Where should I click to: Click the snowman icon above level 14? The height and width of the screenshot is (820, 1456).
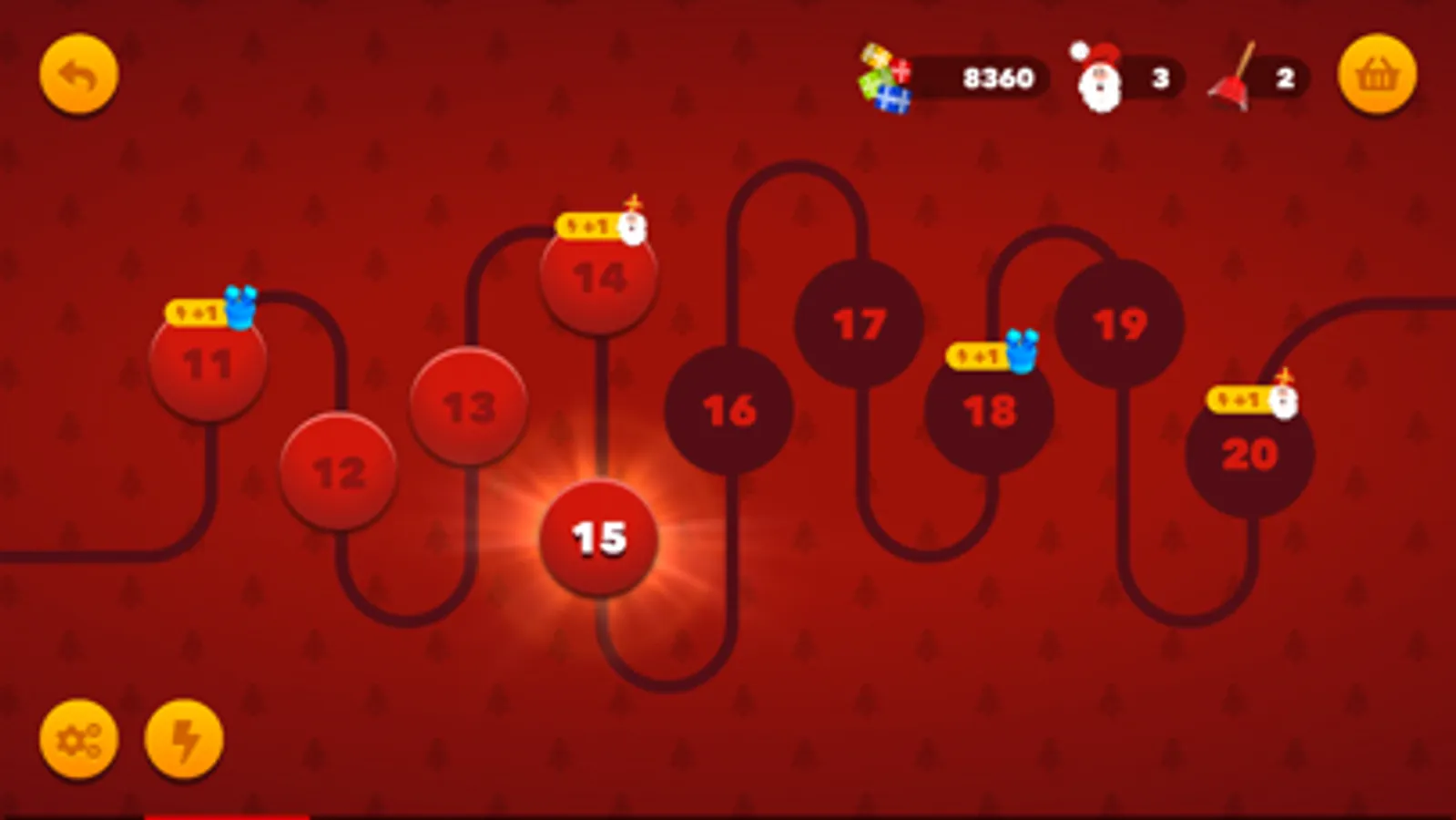point(631,227)
